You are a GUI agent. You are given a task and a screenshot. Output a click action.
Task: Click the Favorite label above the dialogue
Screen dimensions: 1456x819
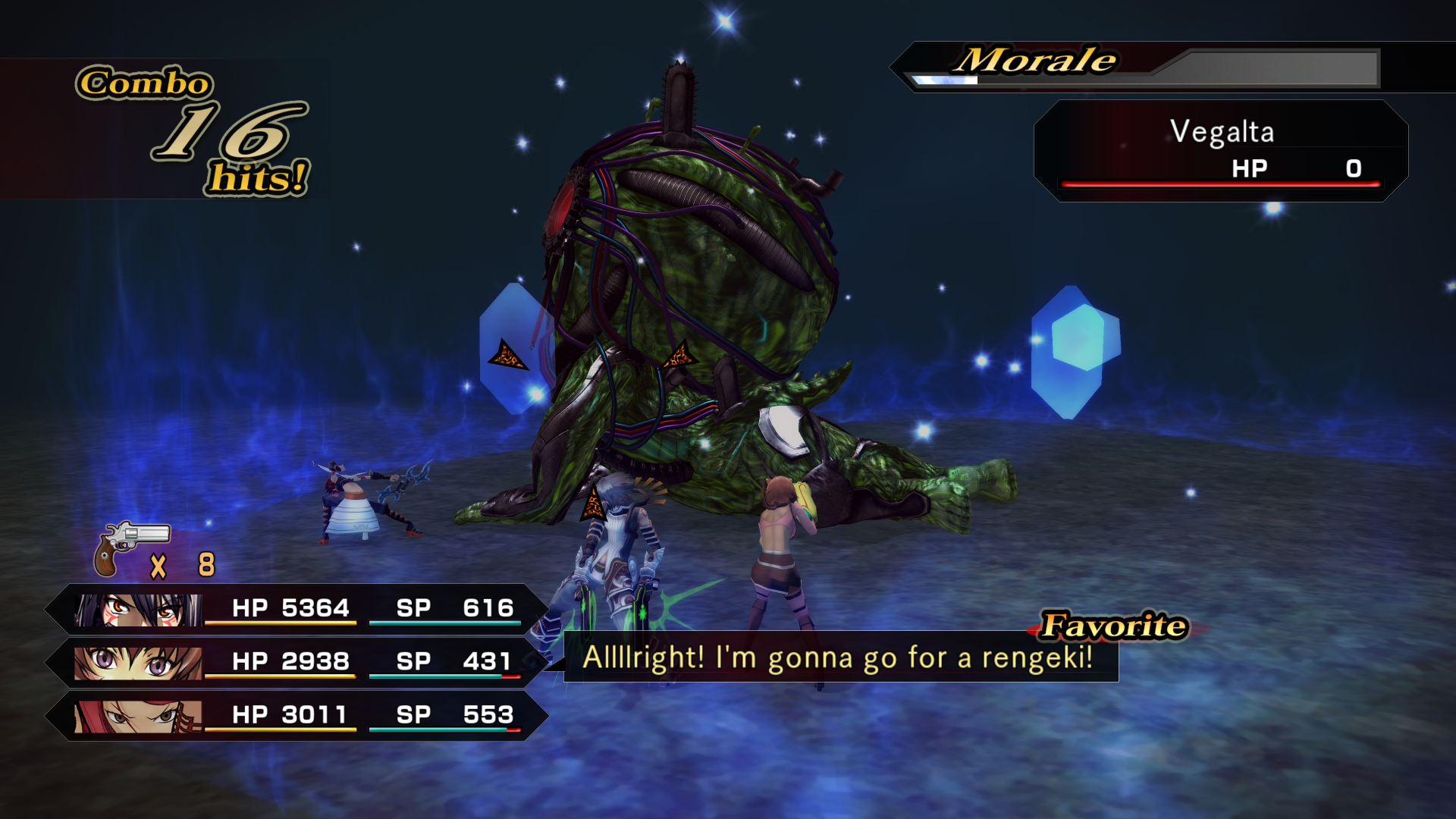click(x=1112, y=626)
